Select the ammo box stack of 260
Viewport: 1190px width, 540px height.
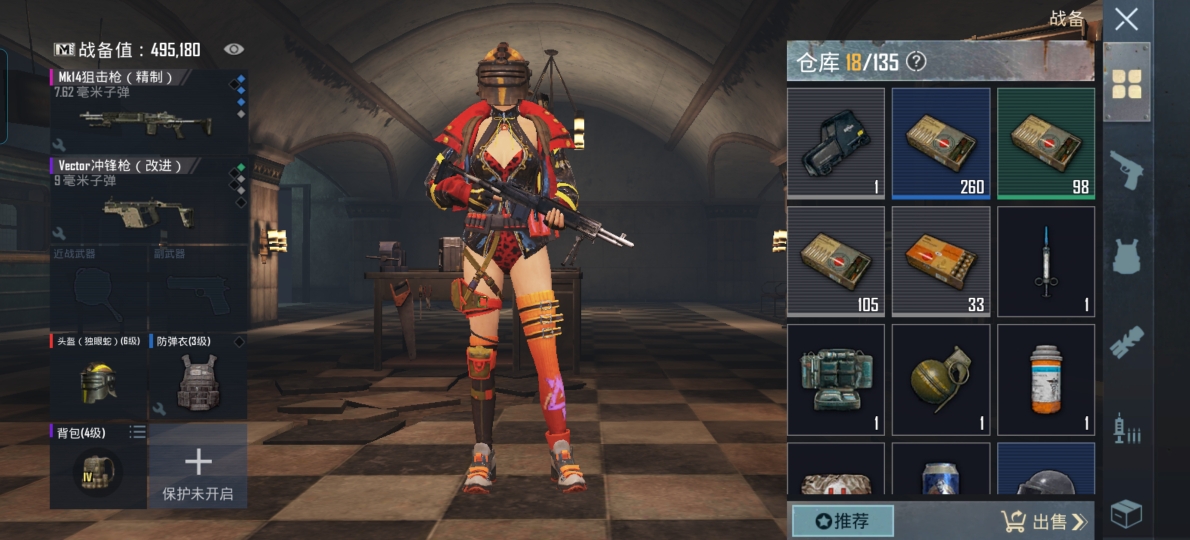(940, 142)
